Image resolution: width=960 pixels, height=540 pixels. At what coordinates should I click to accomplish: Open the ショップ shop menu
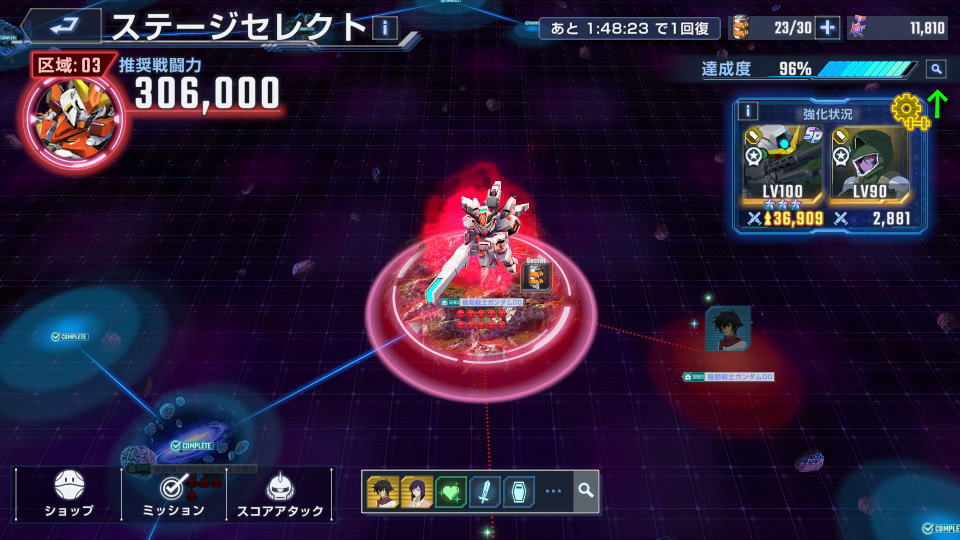coord(69,494)
